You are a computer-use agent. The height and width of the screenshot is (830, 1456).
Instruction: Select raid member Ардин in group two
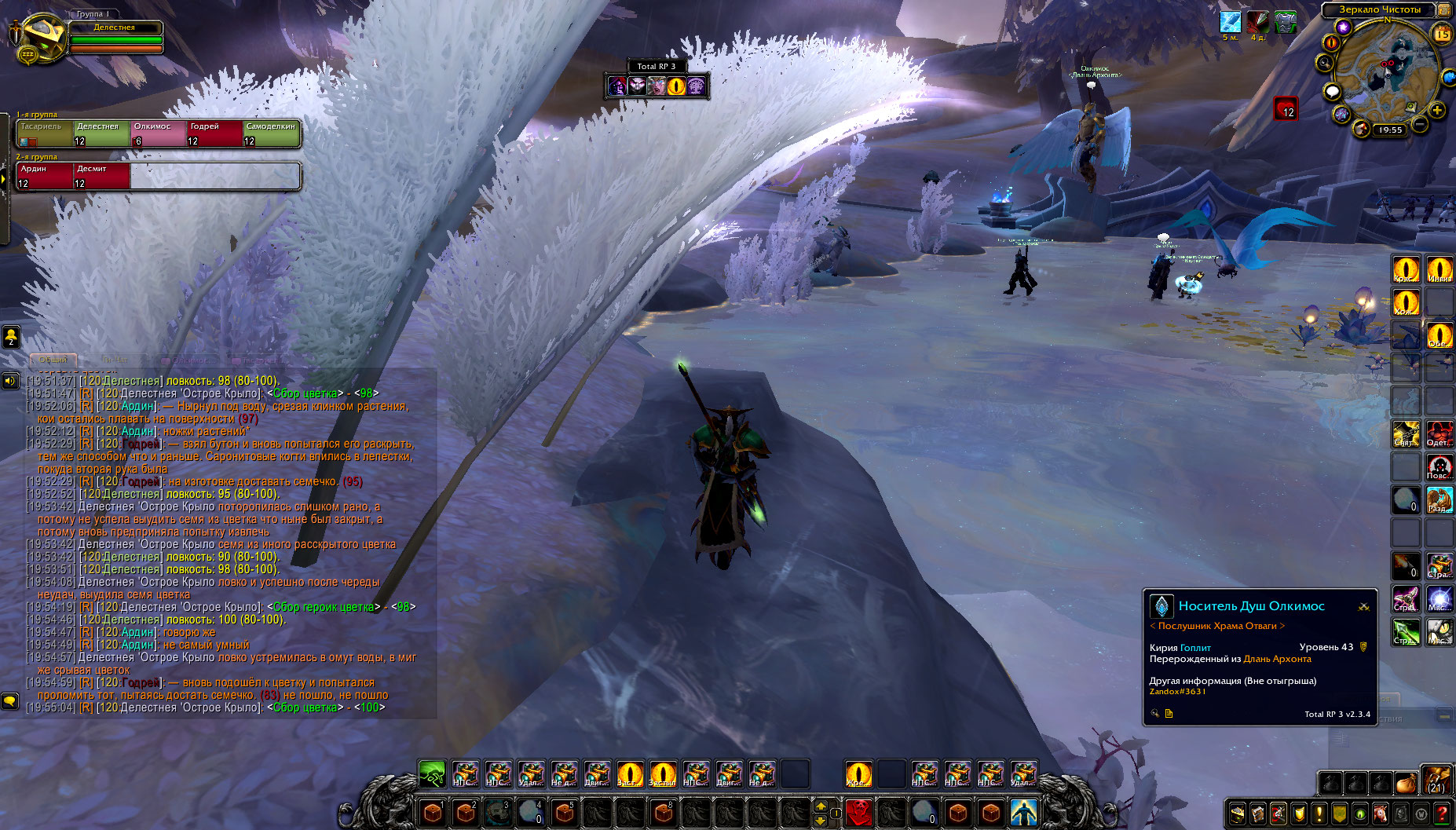[x=45, y=176]
